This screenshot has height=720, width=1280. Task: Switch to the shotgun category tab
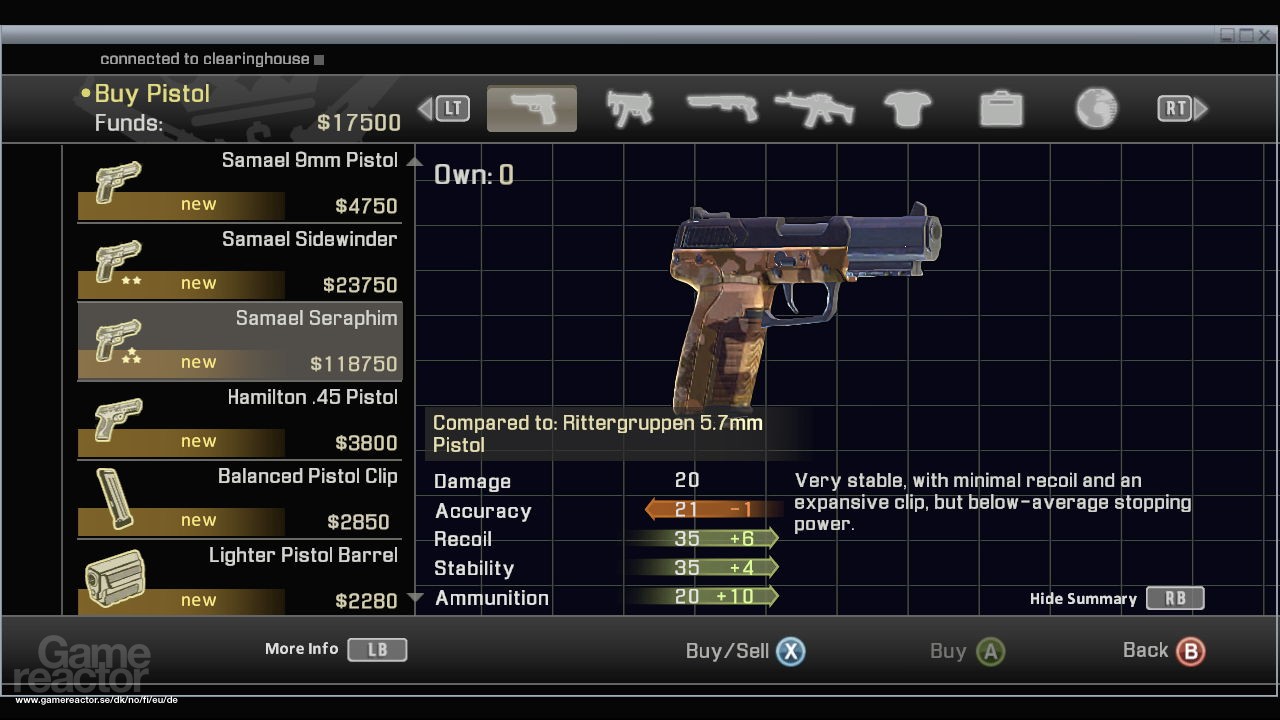[x=721, y=108]
